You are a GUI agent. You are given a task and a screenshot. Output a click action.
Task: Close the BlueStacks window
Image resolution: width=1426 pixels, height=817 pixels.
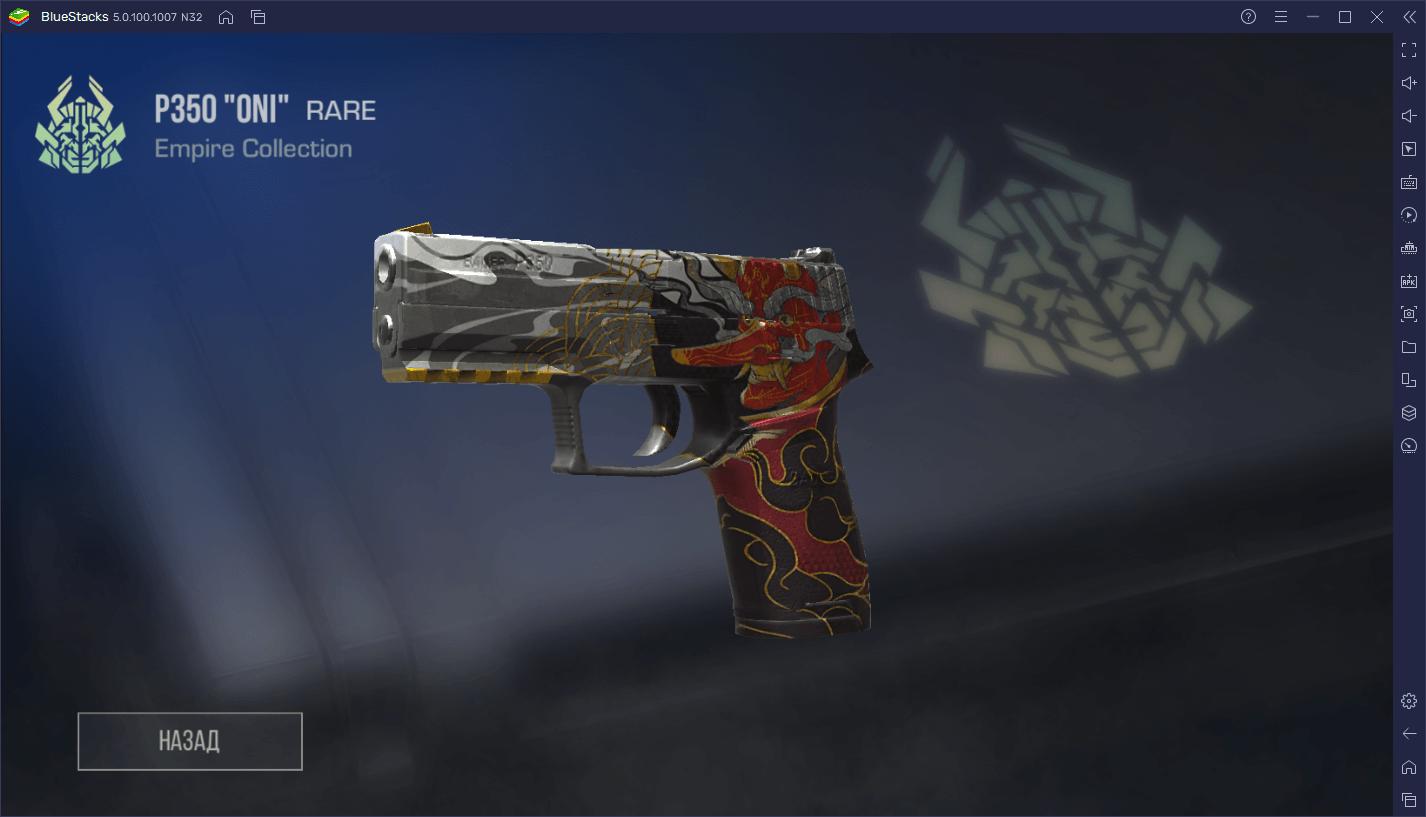pos(1377,17)
